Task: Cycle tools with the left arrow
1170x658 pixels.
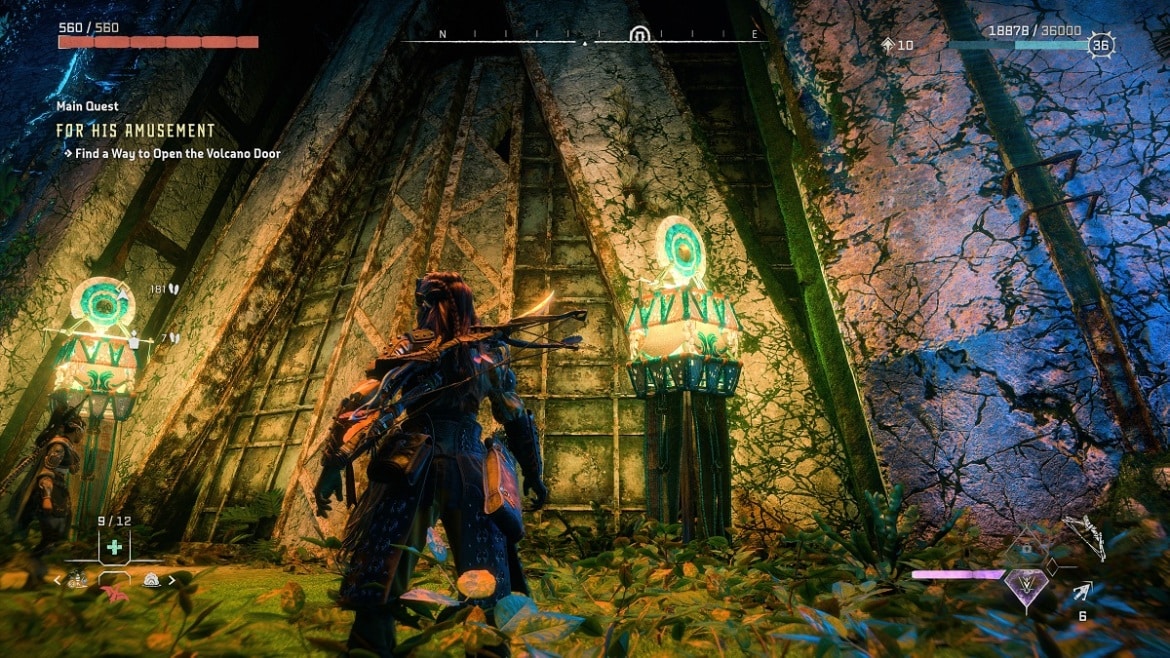Action: 57,580
